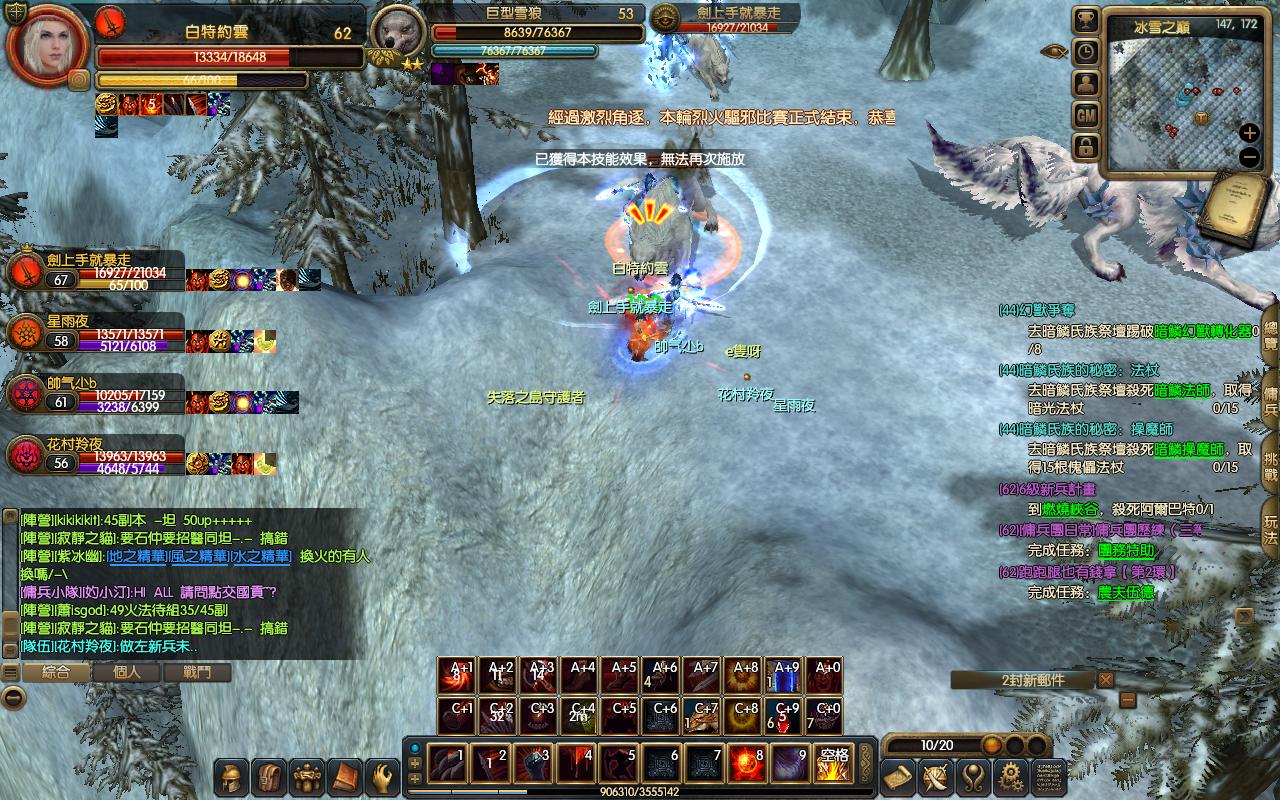Switch to the 個人 chat tab
The image size is (1280, 800).
point(128,672)
